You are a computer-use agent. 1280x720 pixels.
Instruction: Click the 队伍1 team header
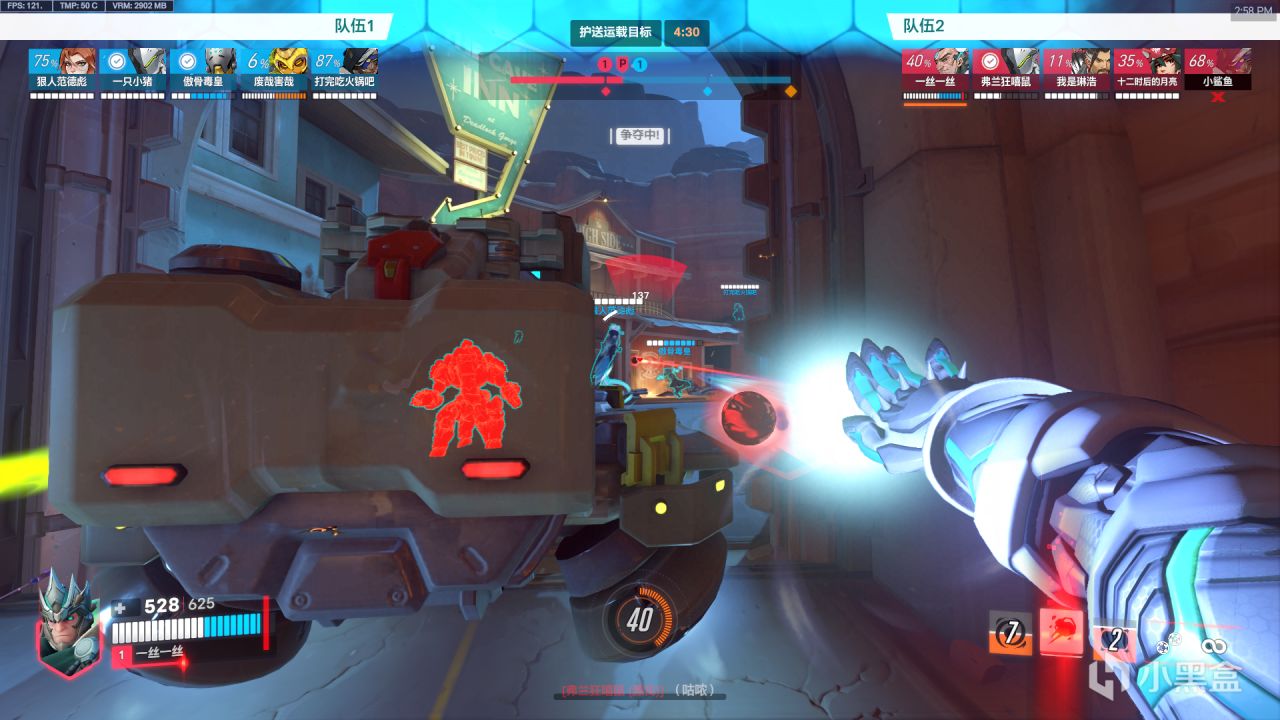(x=354, y=26)
